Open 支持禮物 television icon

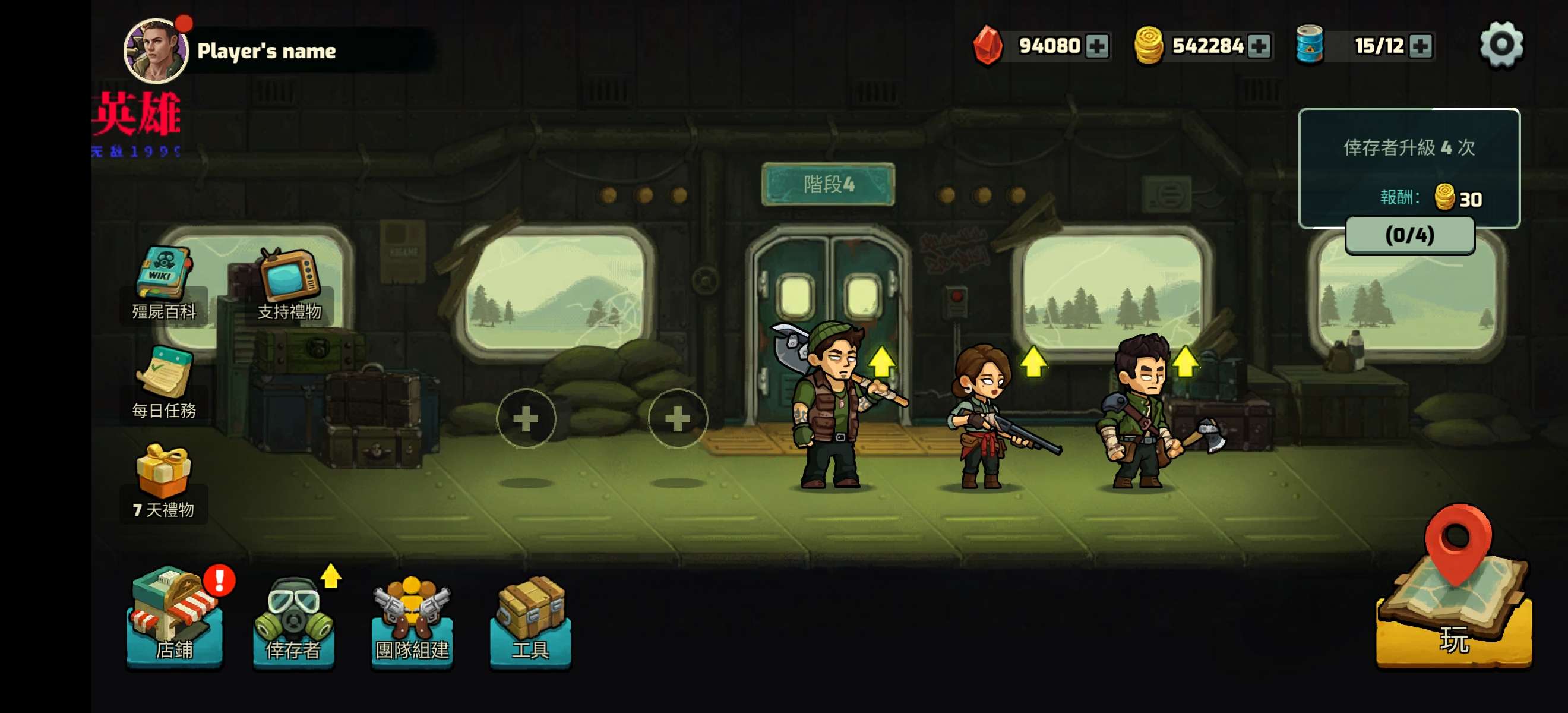289,283
